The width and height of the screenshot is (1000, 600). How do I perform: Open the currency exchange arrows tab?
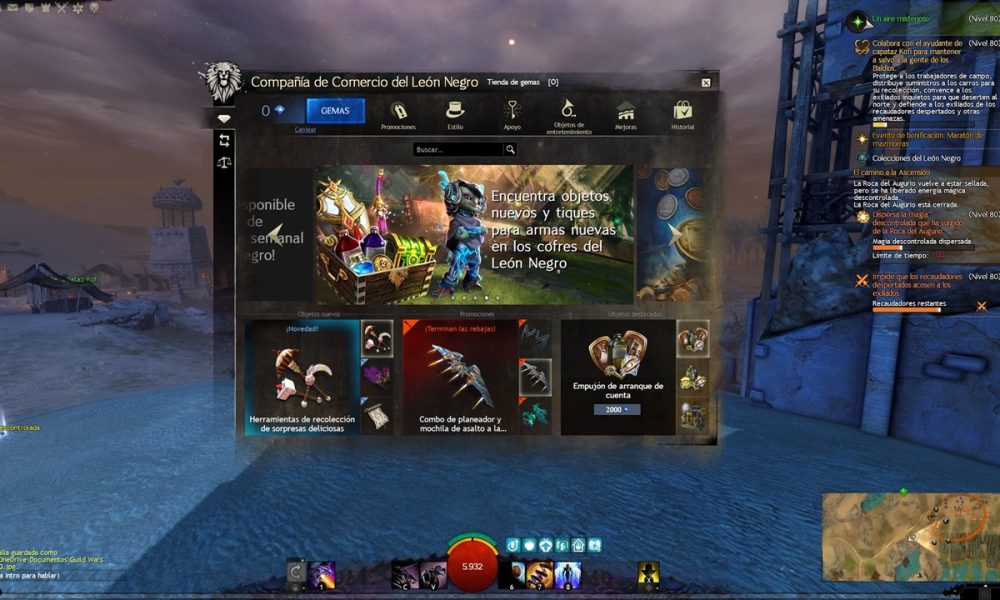coord(225,140)
